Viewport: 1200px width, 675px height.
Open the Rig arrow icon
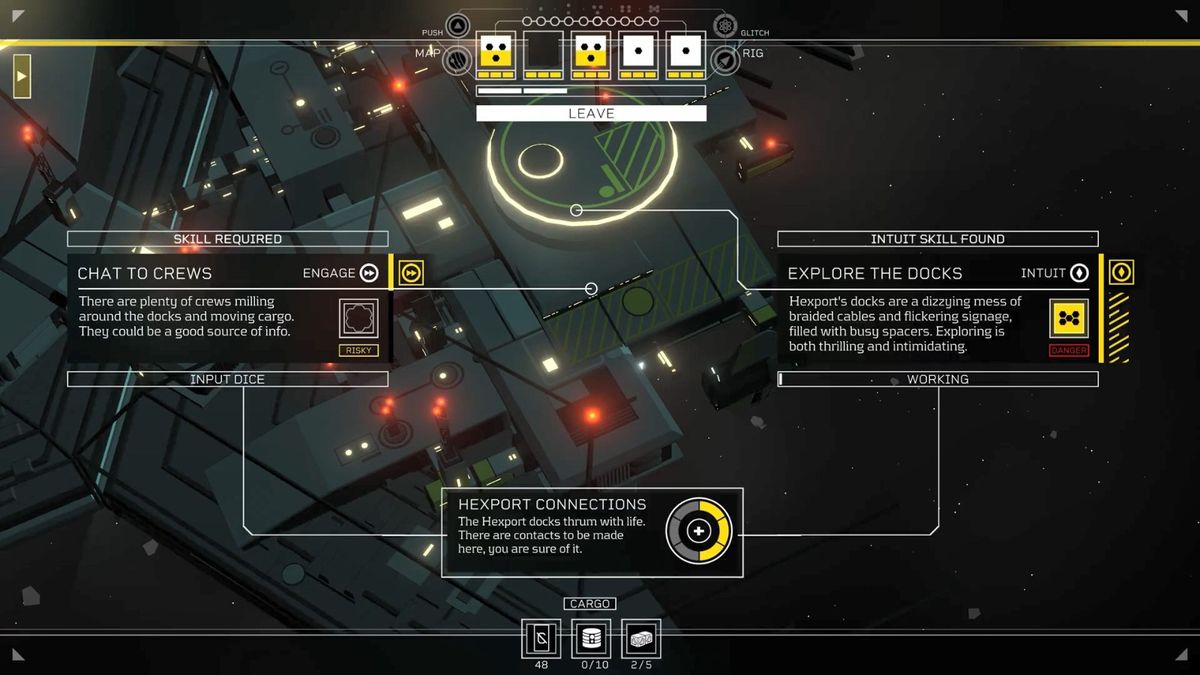[725, 60]
